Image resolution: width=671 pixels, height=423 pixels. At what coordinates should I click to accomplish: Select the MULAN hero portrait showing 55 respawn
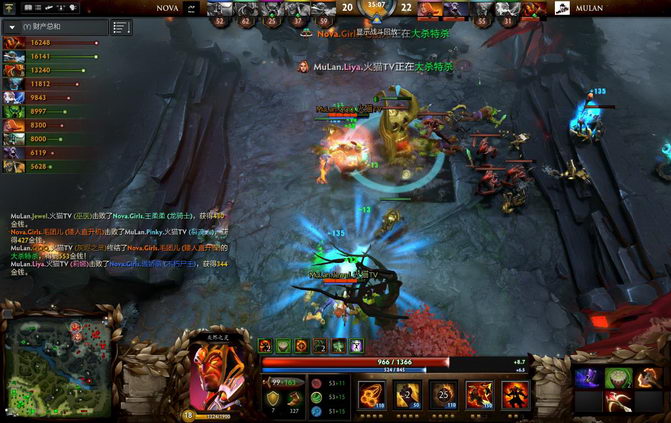click(482, 12)
